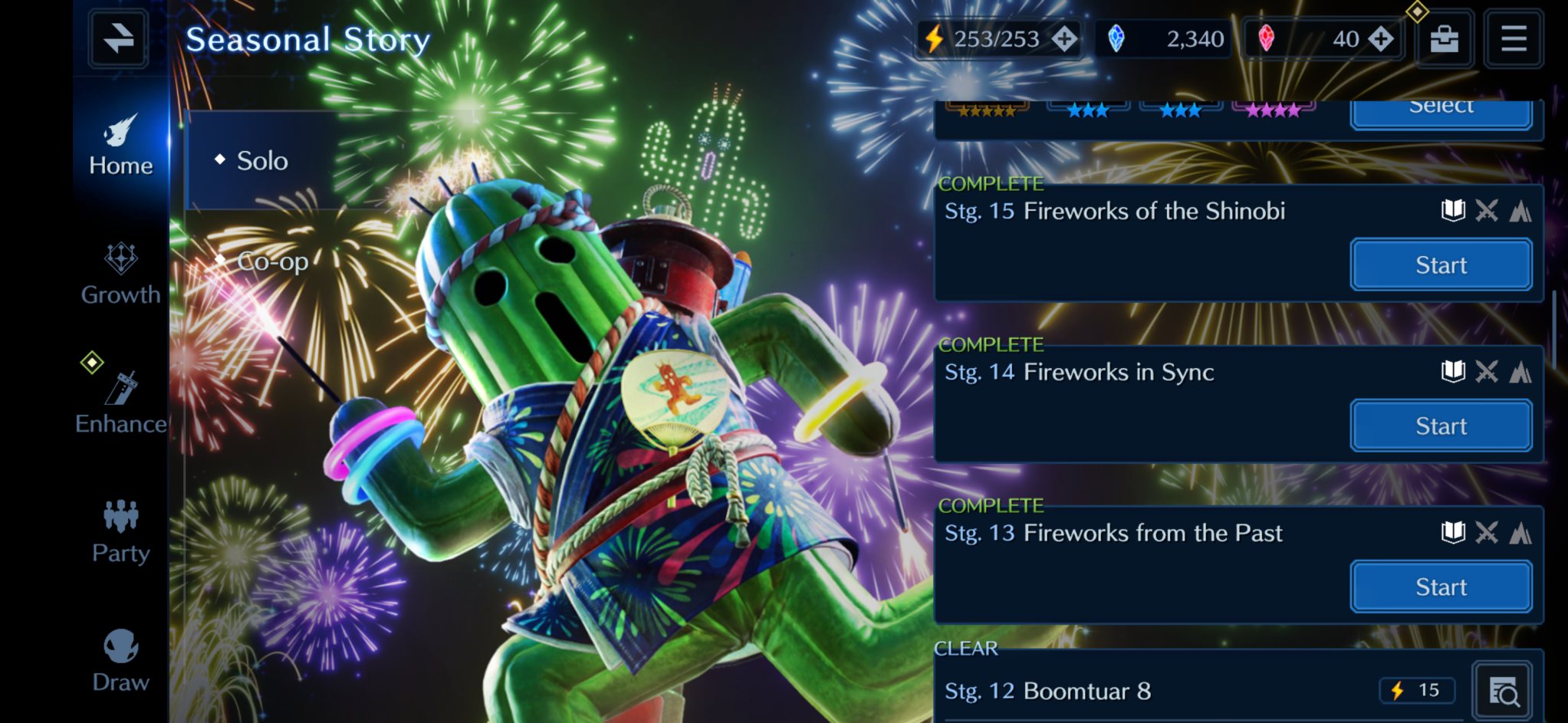
Task: Switch to the Co-op tab
Action: click(x=271, y=261)
